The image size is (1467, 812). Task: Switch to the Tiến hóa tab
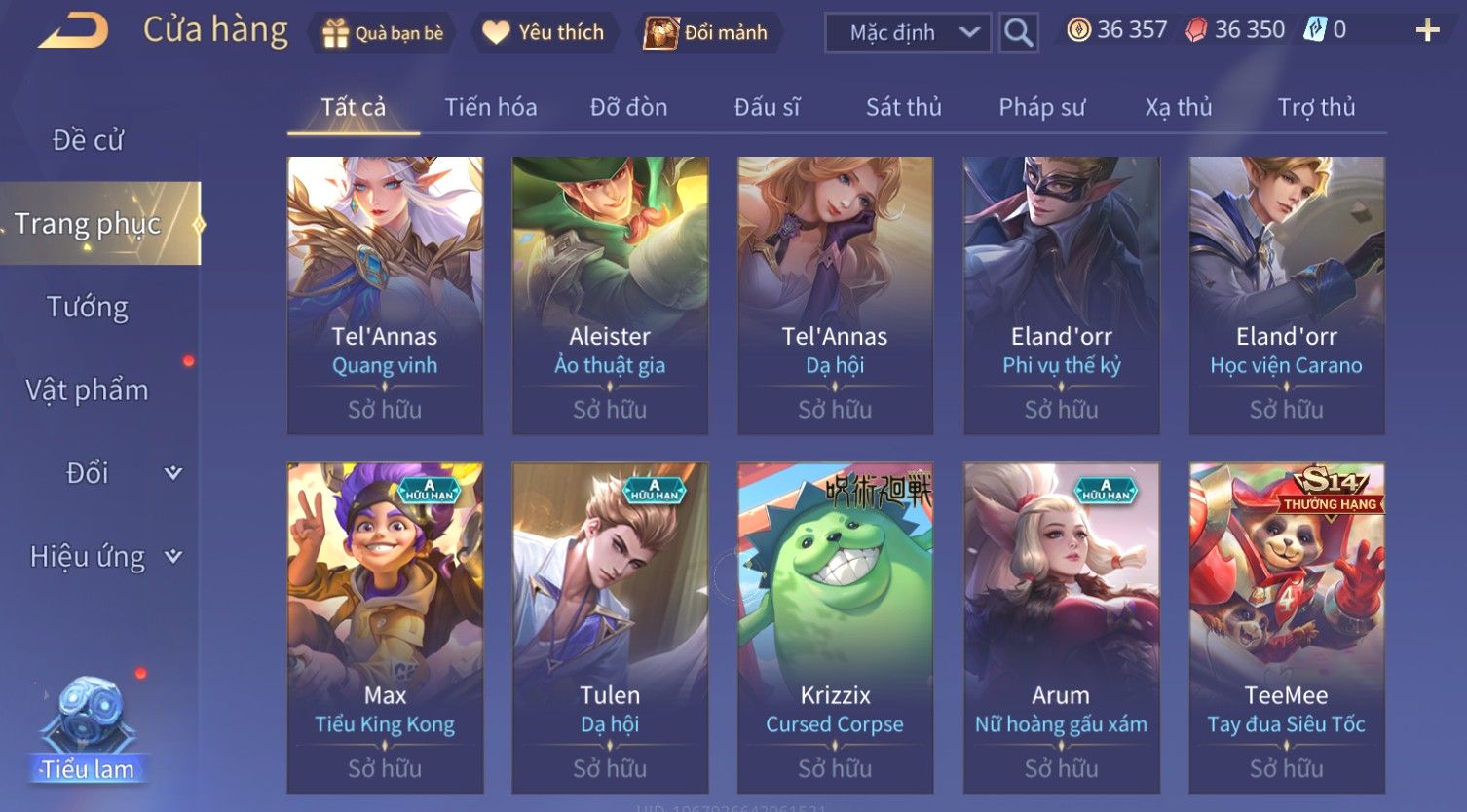[491, 107]
